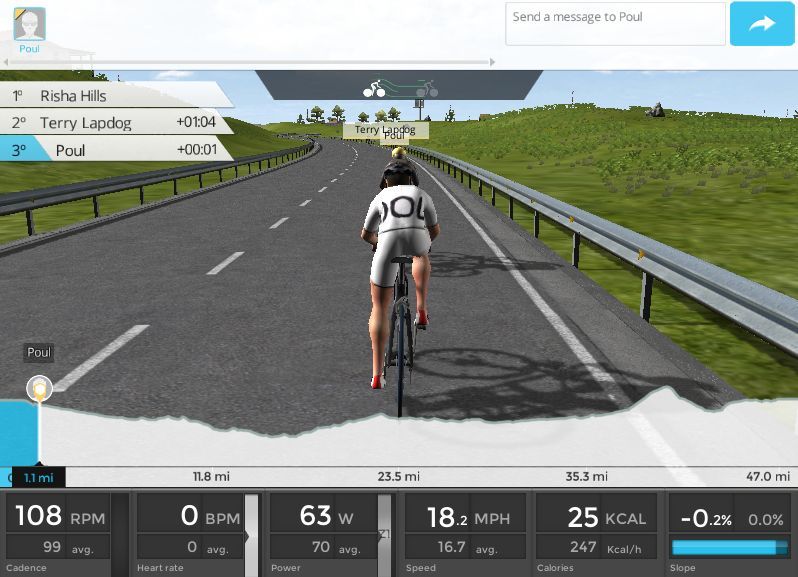The width and height of the screenshot is (798, 577).
Task: Click the rider gap indicator panel
Action: 398,87
